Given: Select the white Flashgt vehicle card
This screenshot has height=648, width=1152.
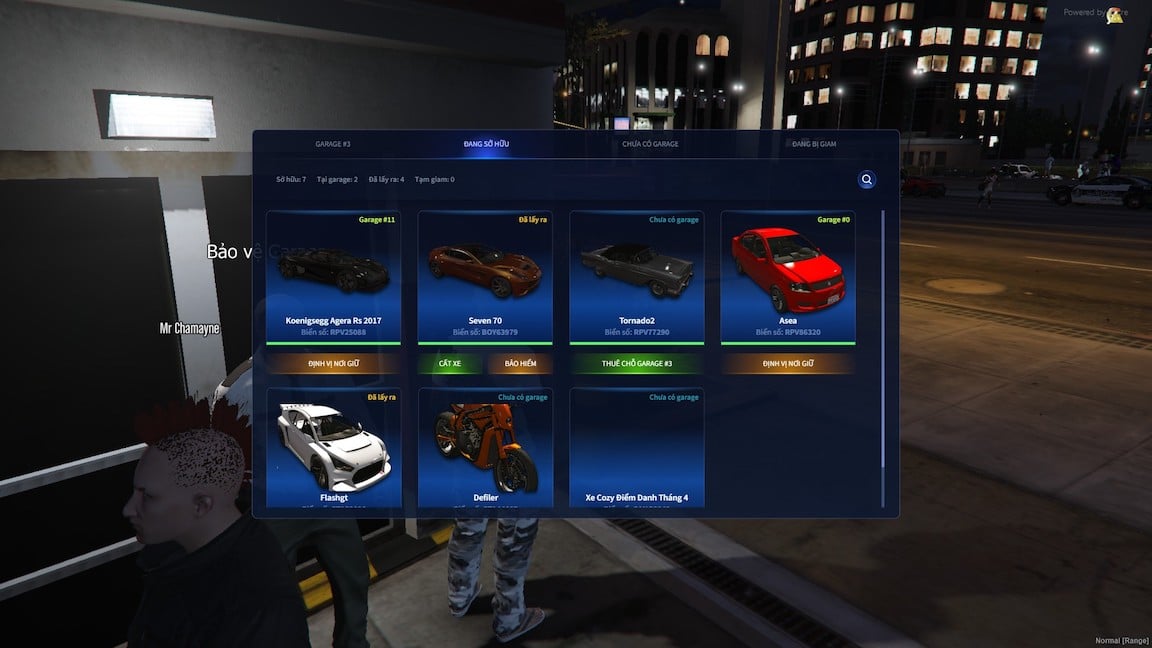Looking at the screenshot, I should coord(333,448).
